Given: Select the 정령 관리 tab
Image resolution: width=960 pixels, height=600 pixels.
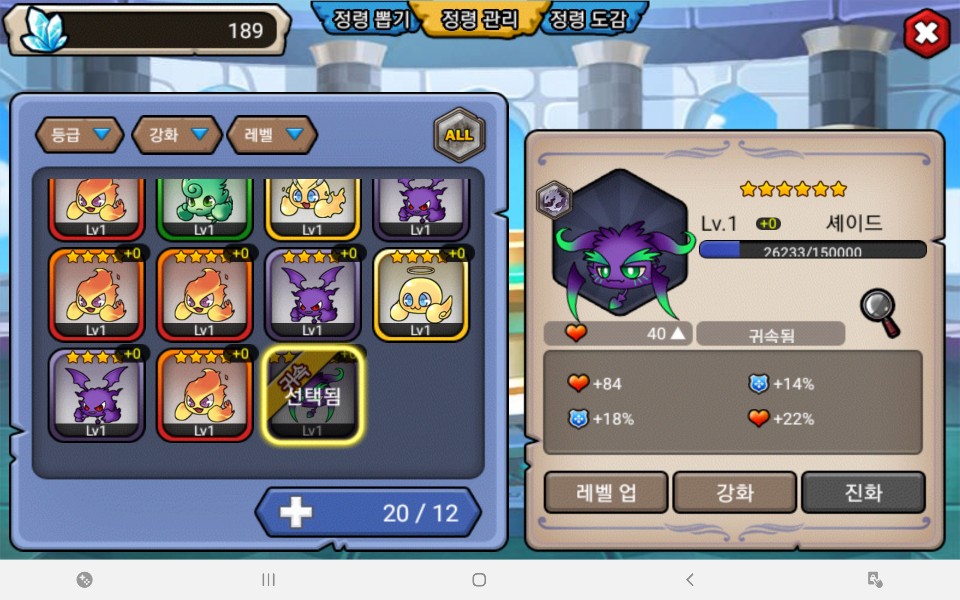Looking at the screenshot, I should coord(478,20).
